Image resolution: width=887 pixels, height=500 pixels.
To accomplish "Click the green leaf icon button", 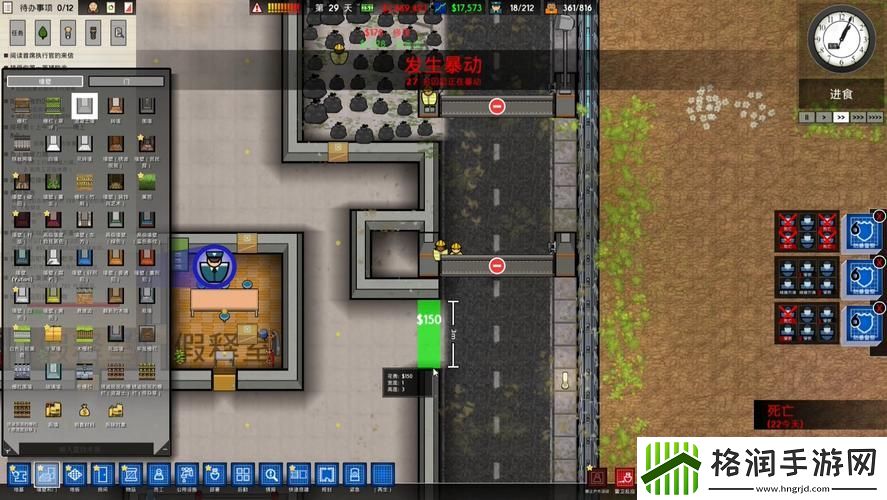I will [x=40, y=31].
